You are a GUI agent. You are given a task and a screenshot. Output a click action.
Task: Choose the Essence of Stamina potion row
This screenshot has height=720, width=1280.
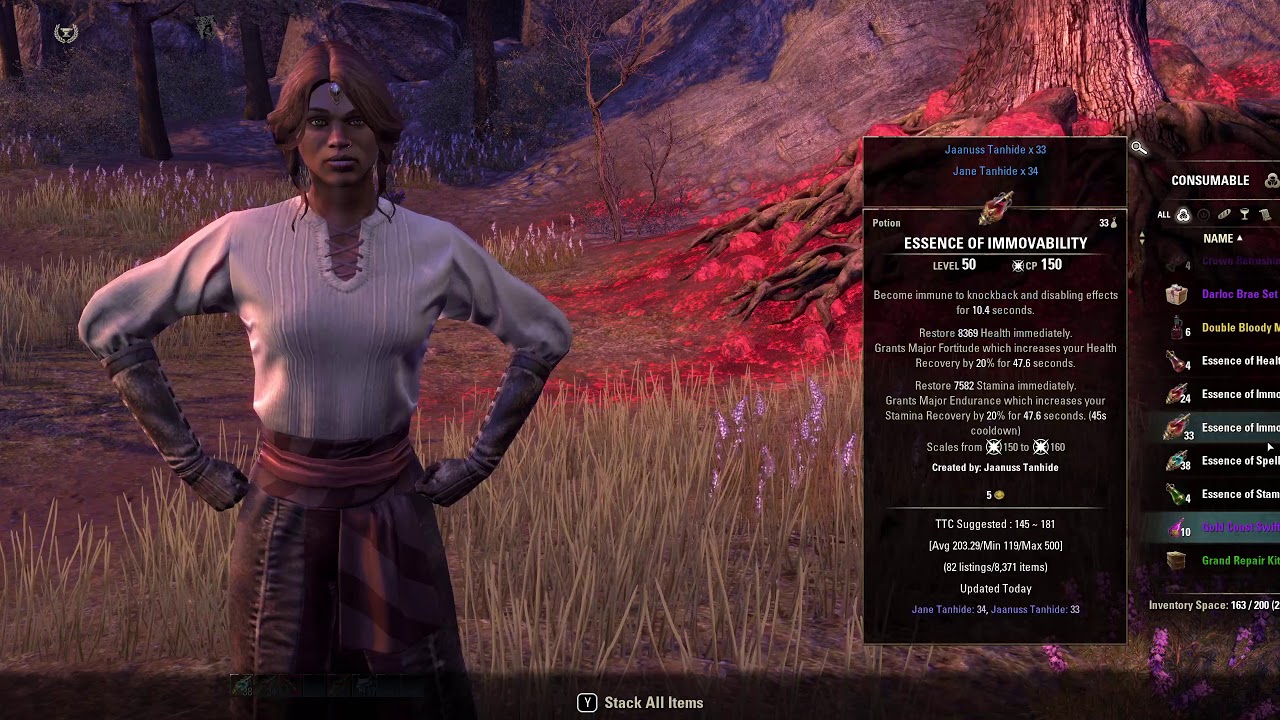pyautogui.click(x=1239, y=494)
